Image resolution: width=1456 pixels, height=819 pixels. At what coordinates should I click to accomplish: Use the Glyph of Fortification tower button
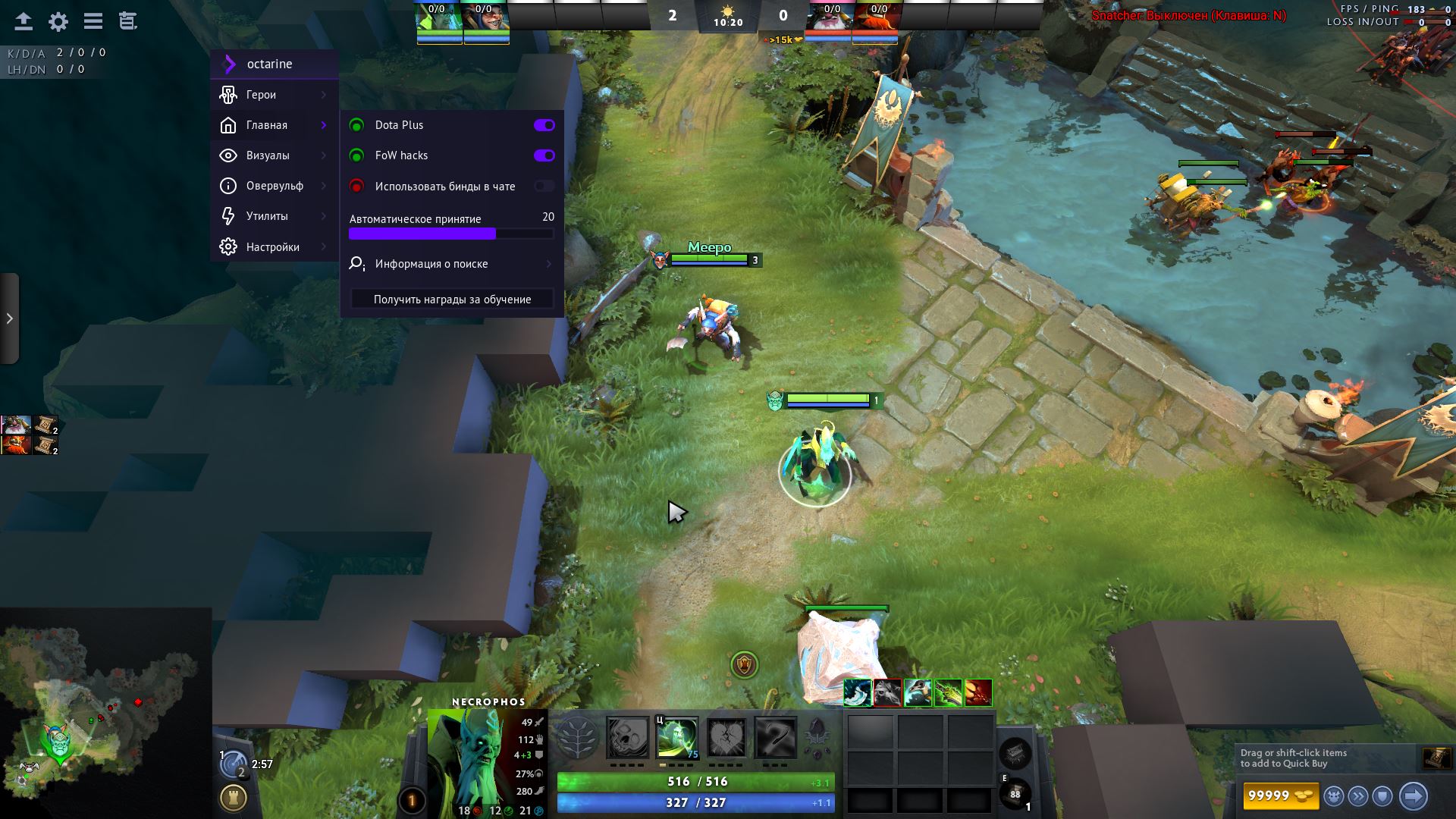234,798
